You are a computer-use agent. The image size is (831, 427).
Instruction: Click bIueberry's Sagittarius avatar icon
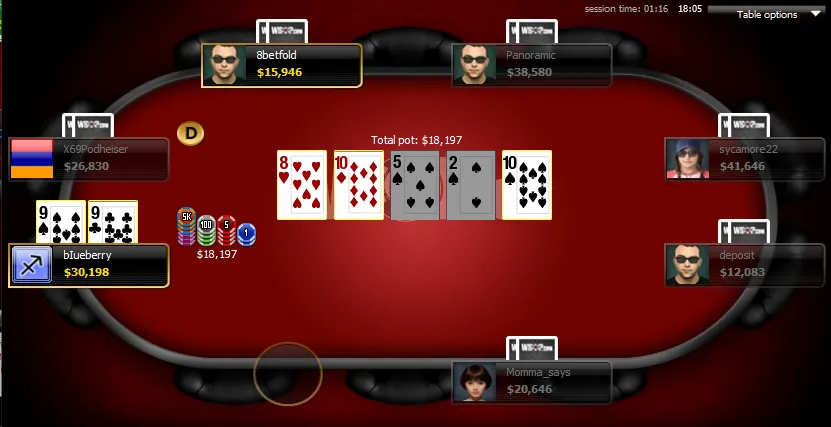click(x=31, y=265)
